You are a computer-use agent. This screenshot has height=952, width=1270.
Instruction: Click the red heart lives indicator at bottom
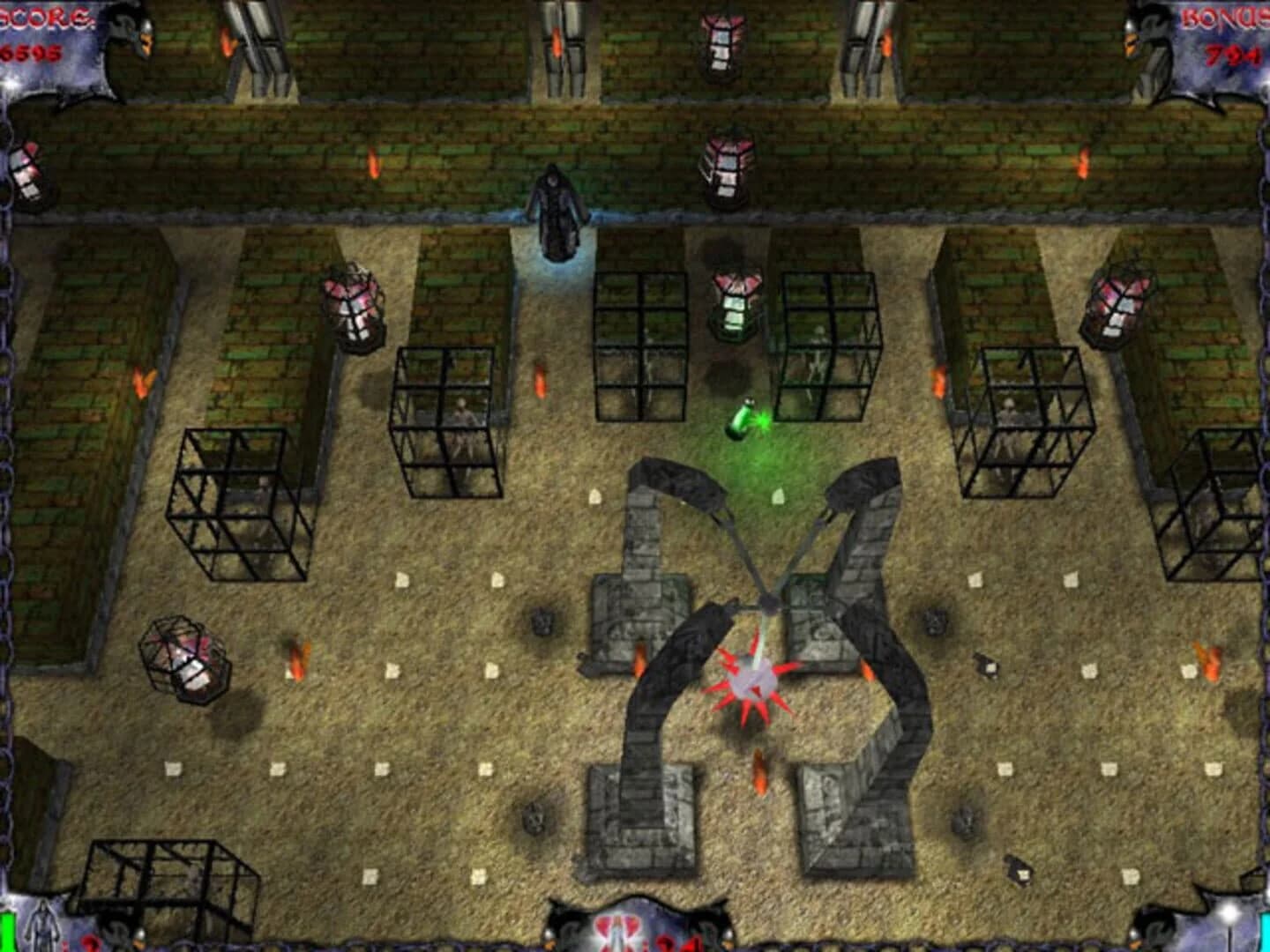[617, 933]
